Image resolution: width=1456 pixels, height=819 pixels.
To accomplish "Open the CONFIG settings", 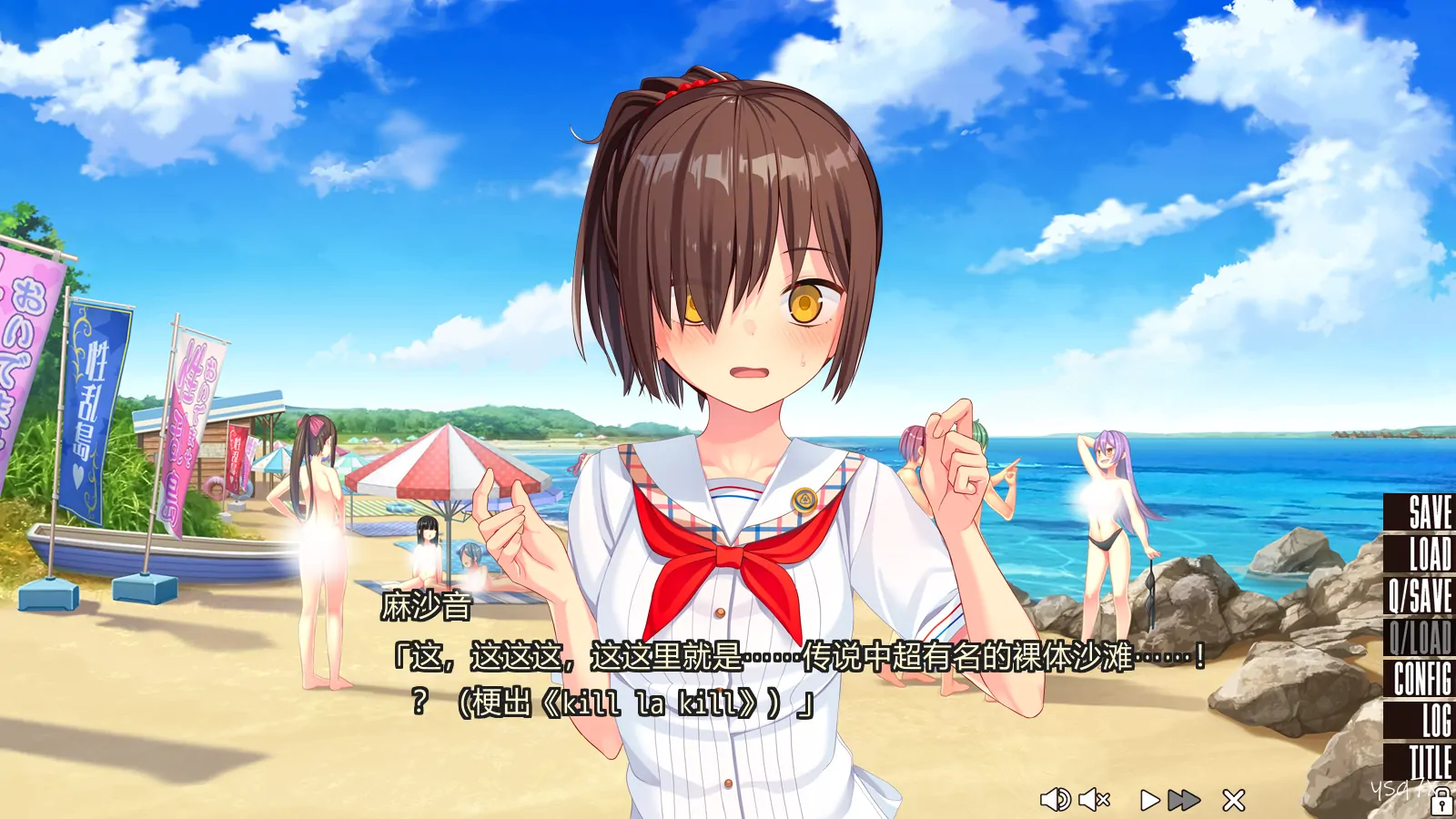I will coord(1422,678).
